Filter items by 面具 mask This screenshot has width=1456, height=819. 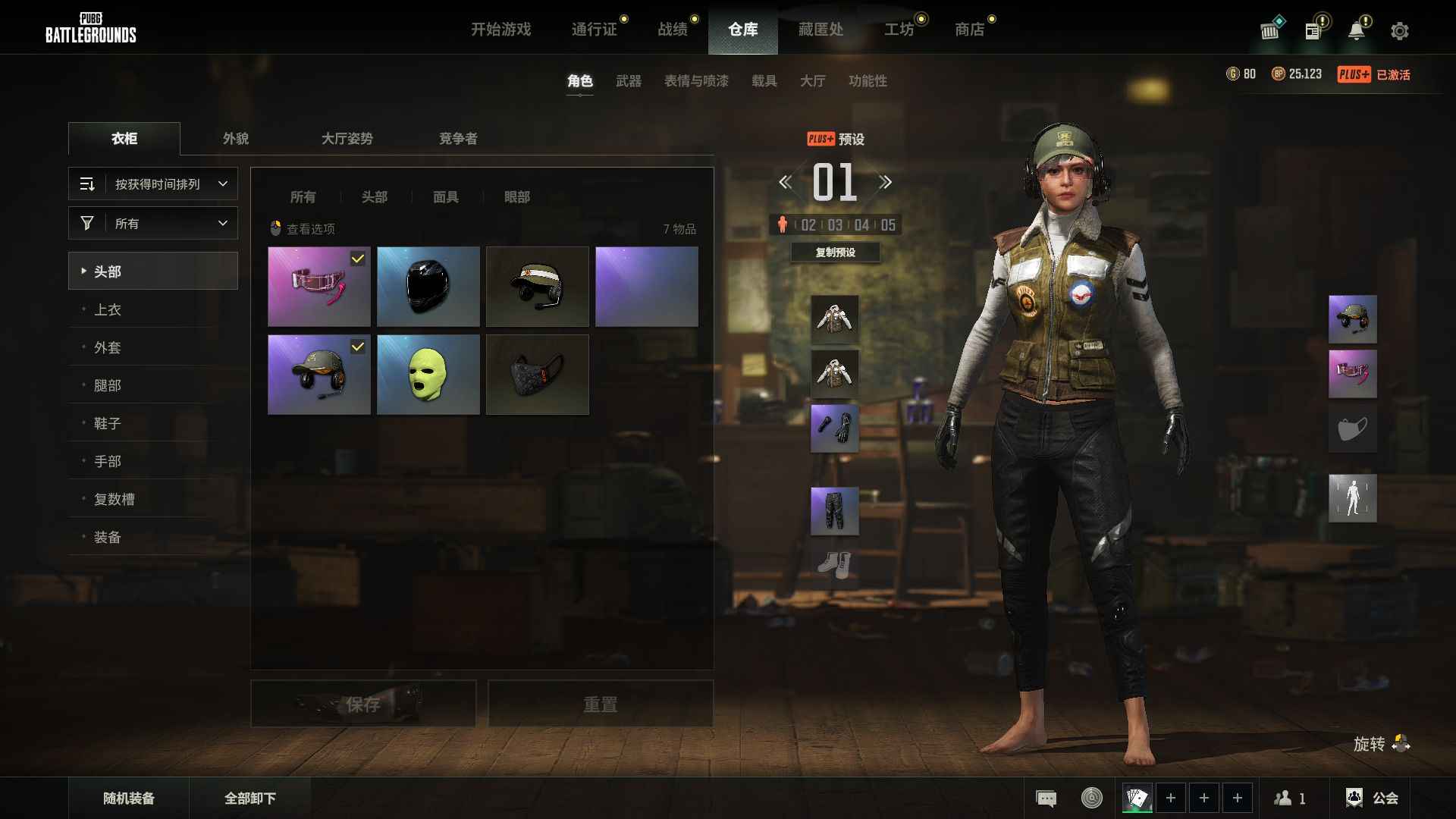tap(446, 197)
